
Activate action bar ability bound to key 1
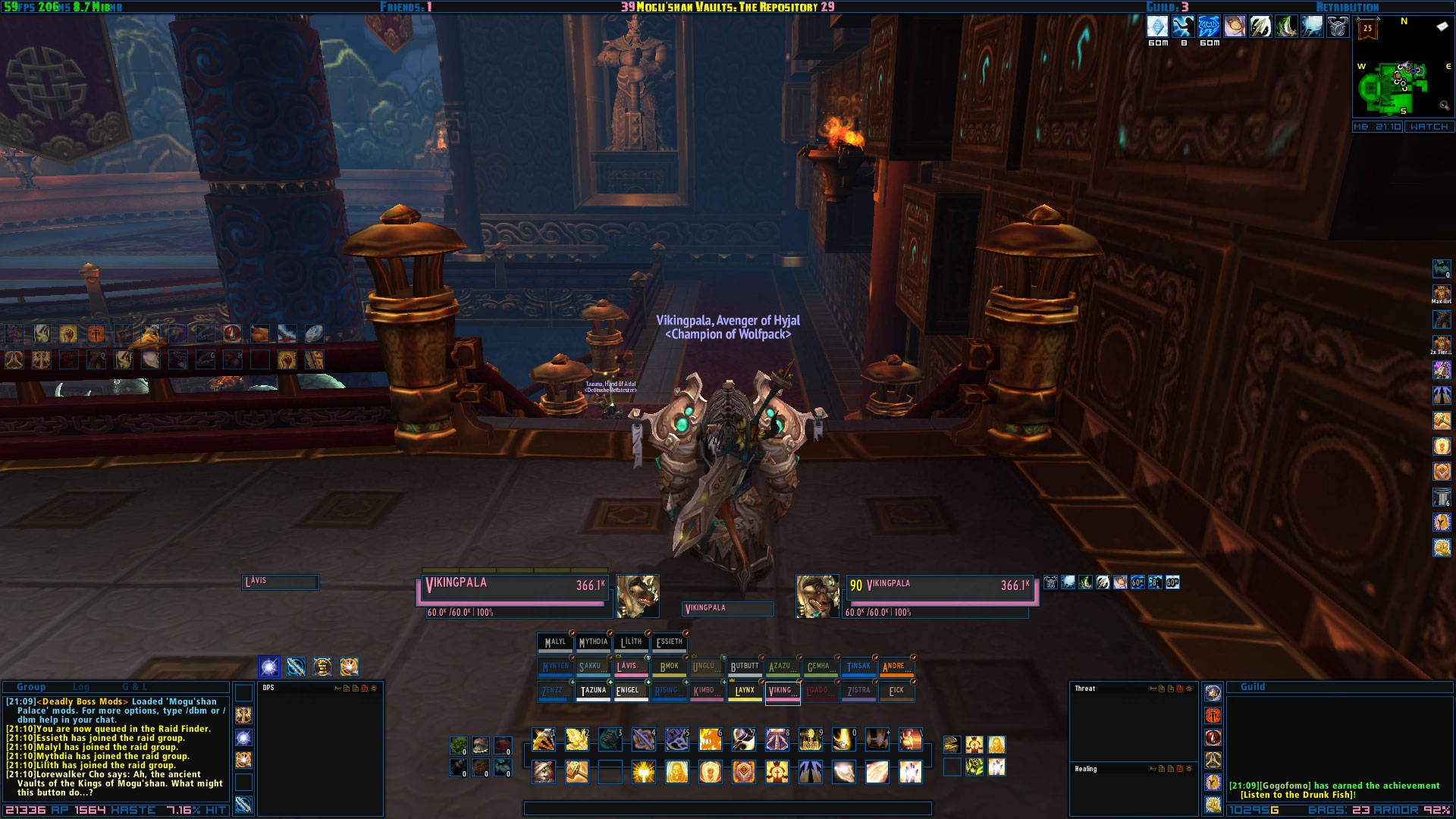[x=543, y=739]
